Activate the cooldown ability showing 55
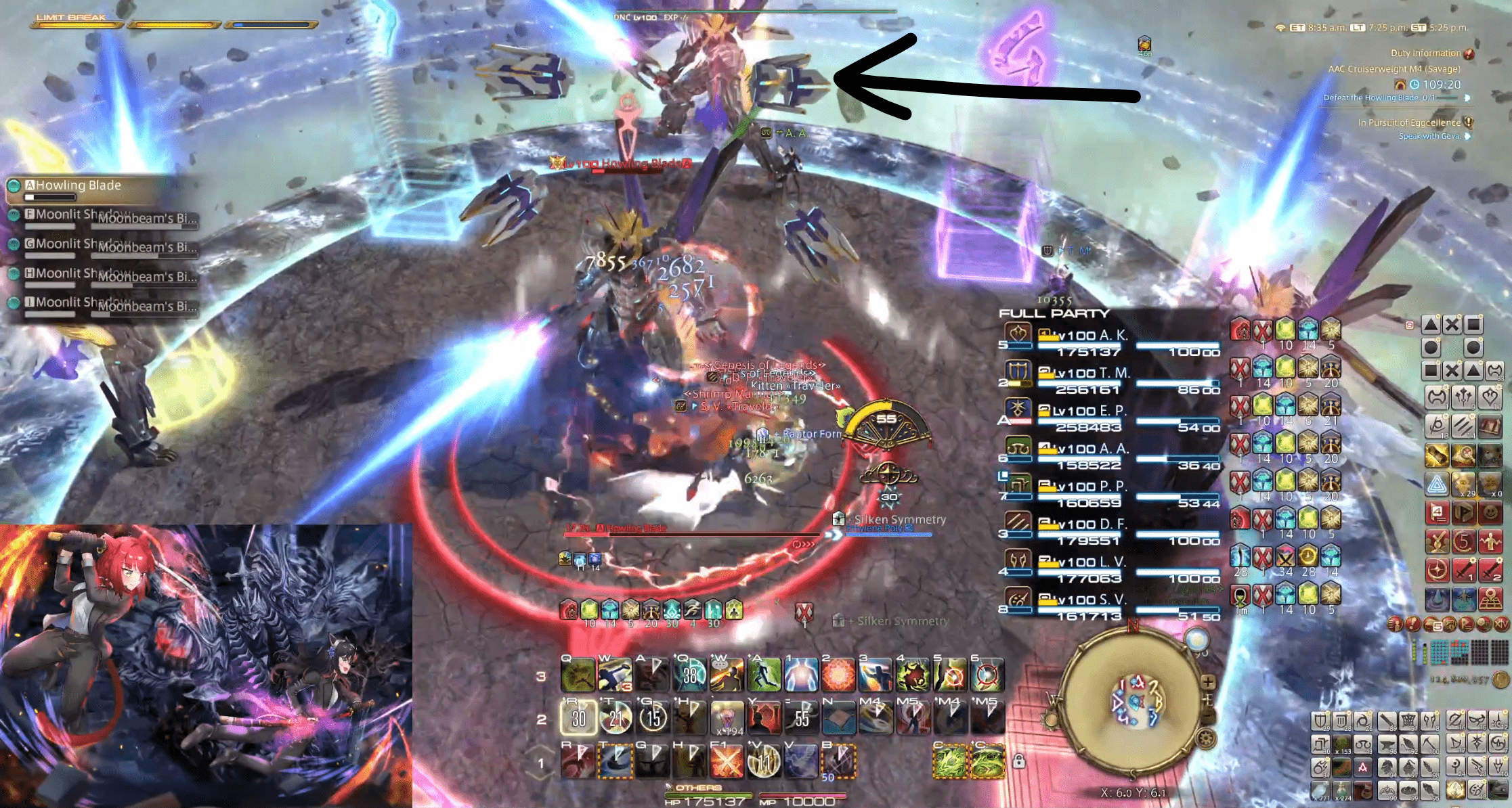 (x=802, y=718)
